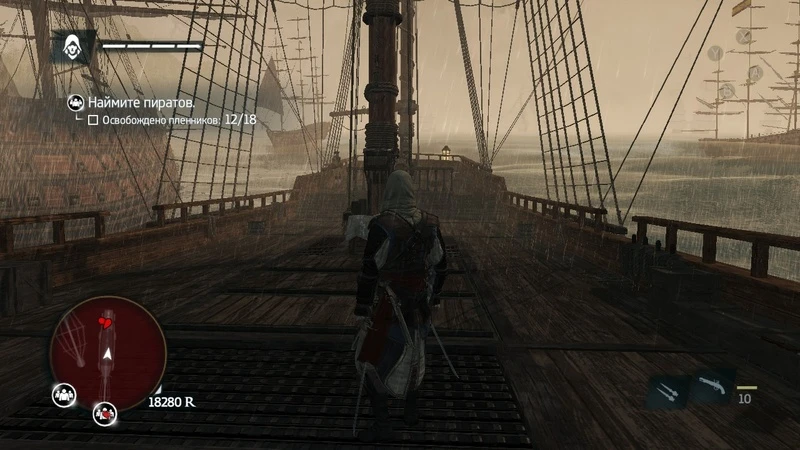The width and height of the screenshot is (800, 450).
Task: Select the flintlock pistol weapon icon
Action: tap(710, 386)
